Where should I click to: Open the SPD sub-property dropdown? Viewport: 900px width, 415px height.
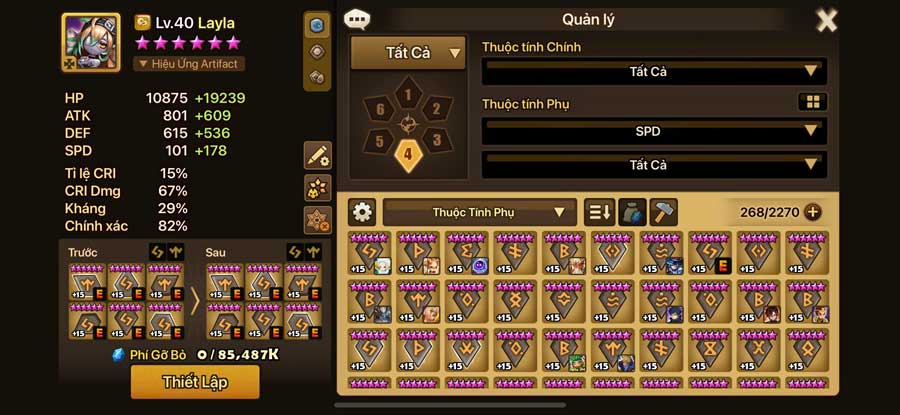point(654,131)
